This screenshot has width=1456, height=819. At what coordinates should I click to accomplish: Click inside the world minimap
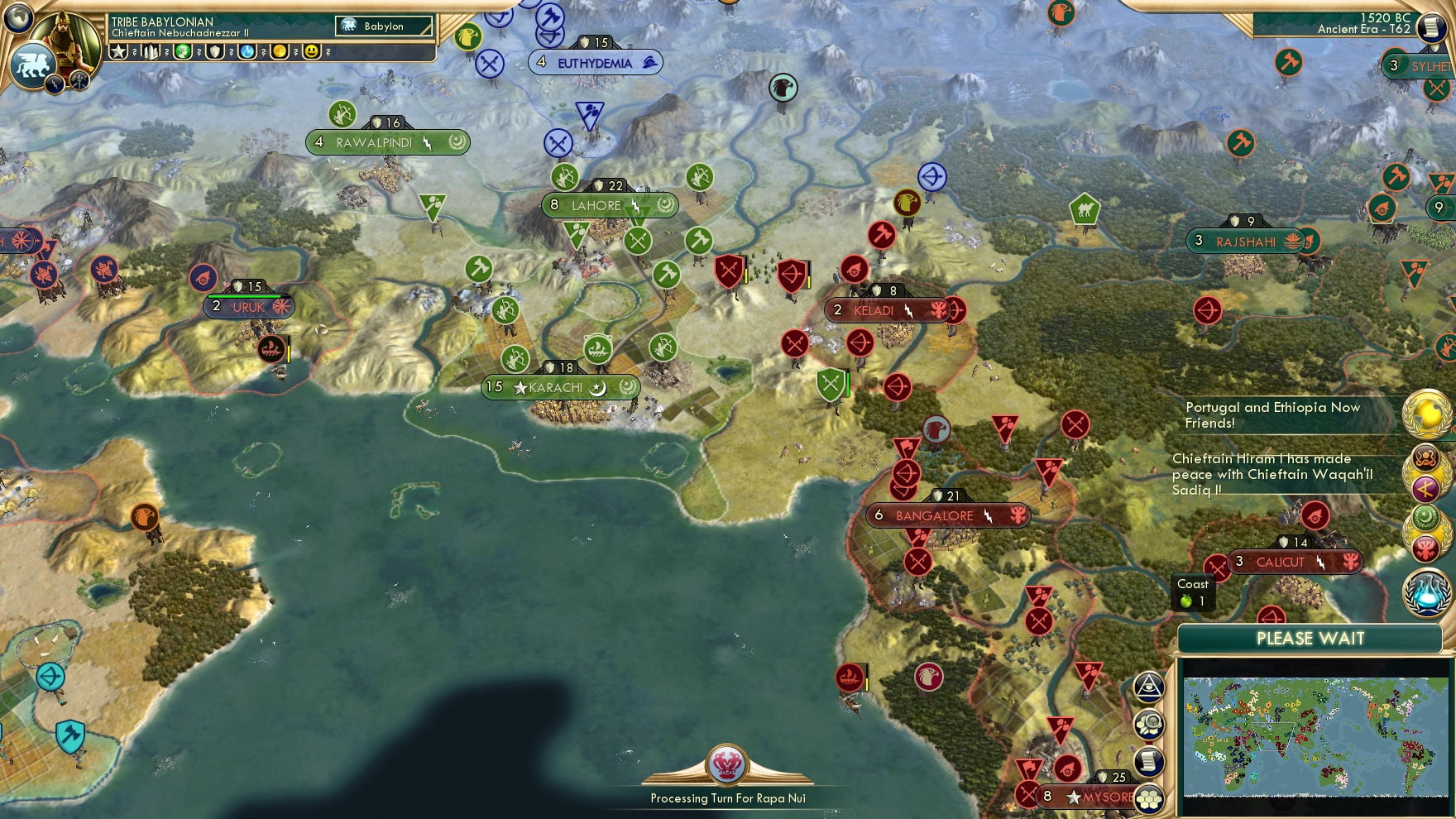[1315, 736]
